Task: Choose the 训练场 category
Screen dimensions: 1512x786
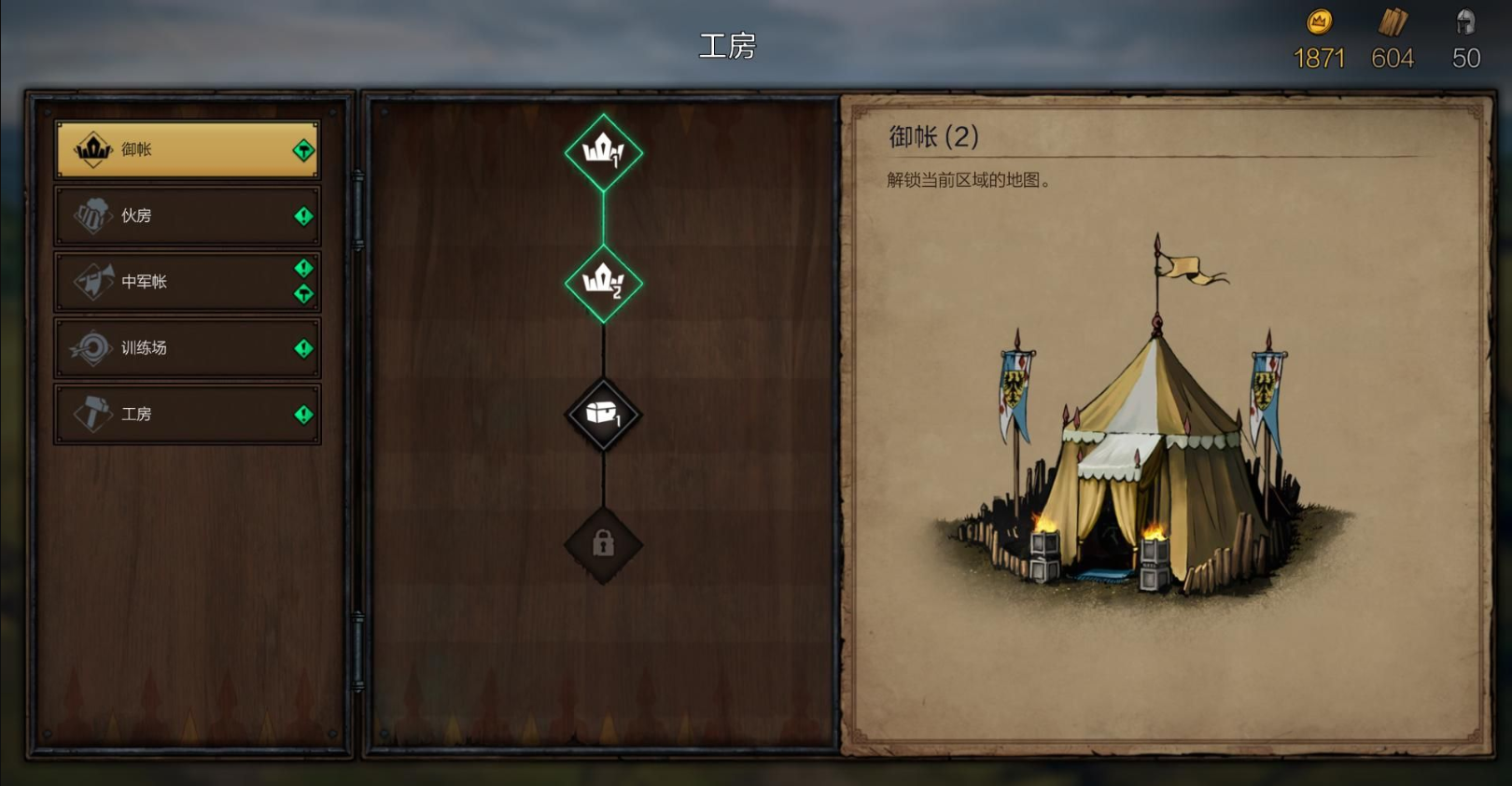Action: [x=187, y=348]
